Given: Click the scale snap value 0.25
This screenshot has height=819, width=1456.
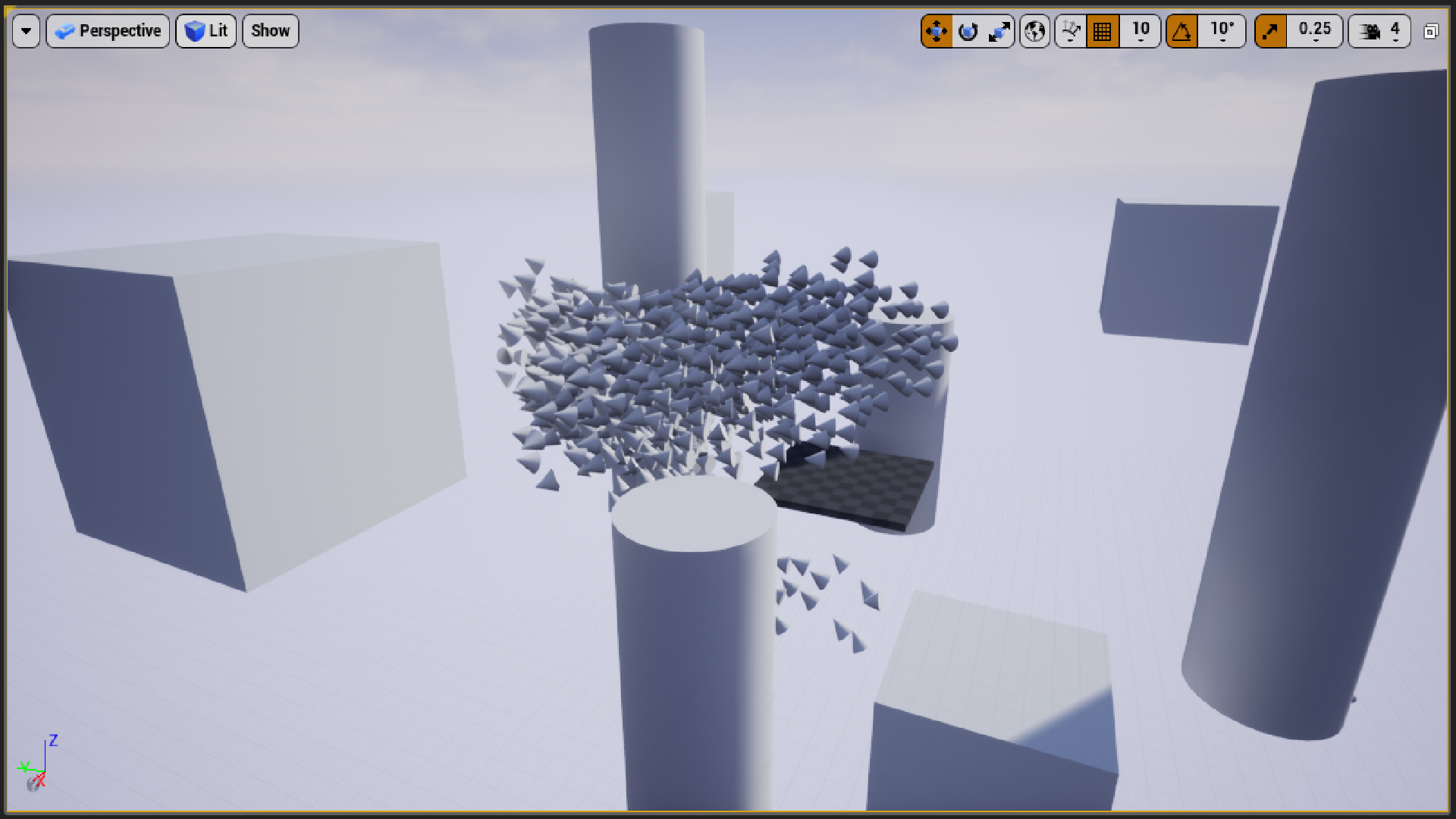Looking at the screenshot, I should [x=1315, y=31].
